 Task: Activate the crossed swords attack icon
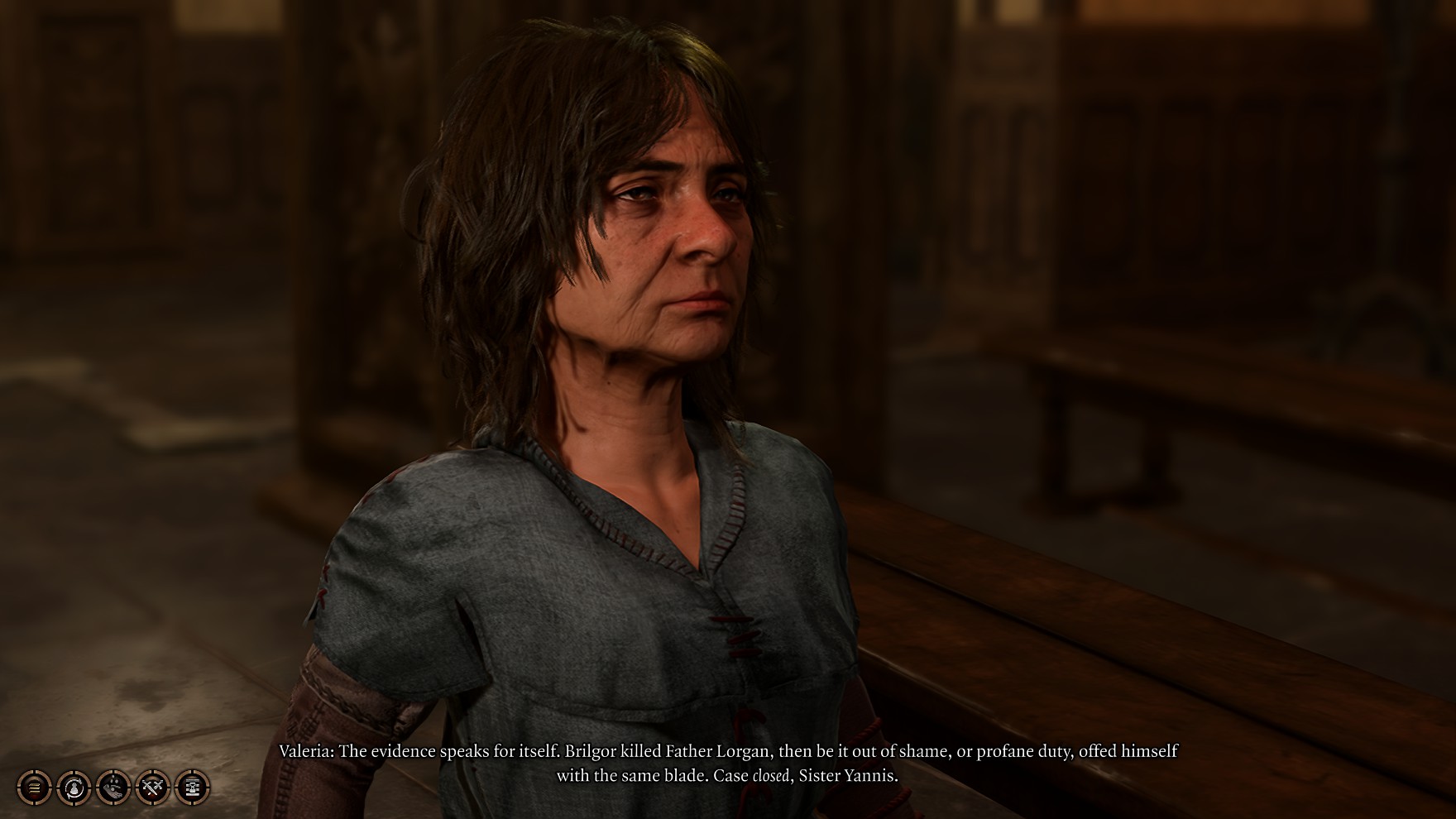coord(153,788)
